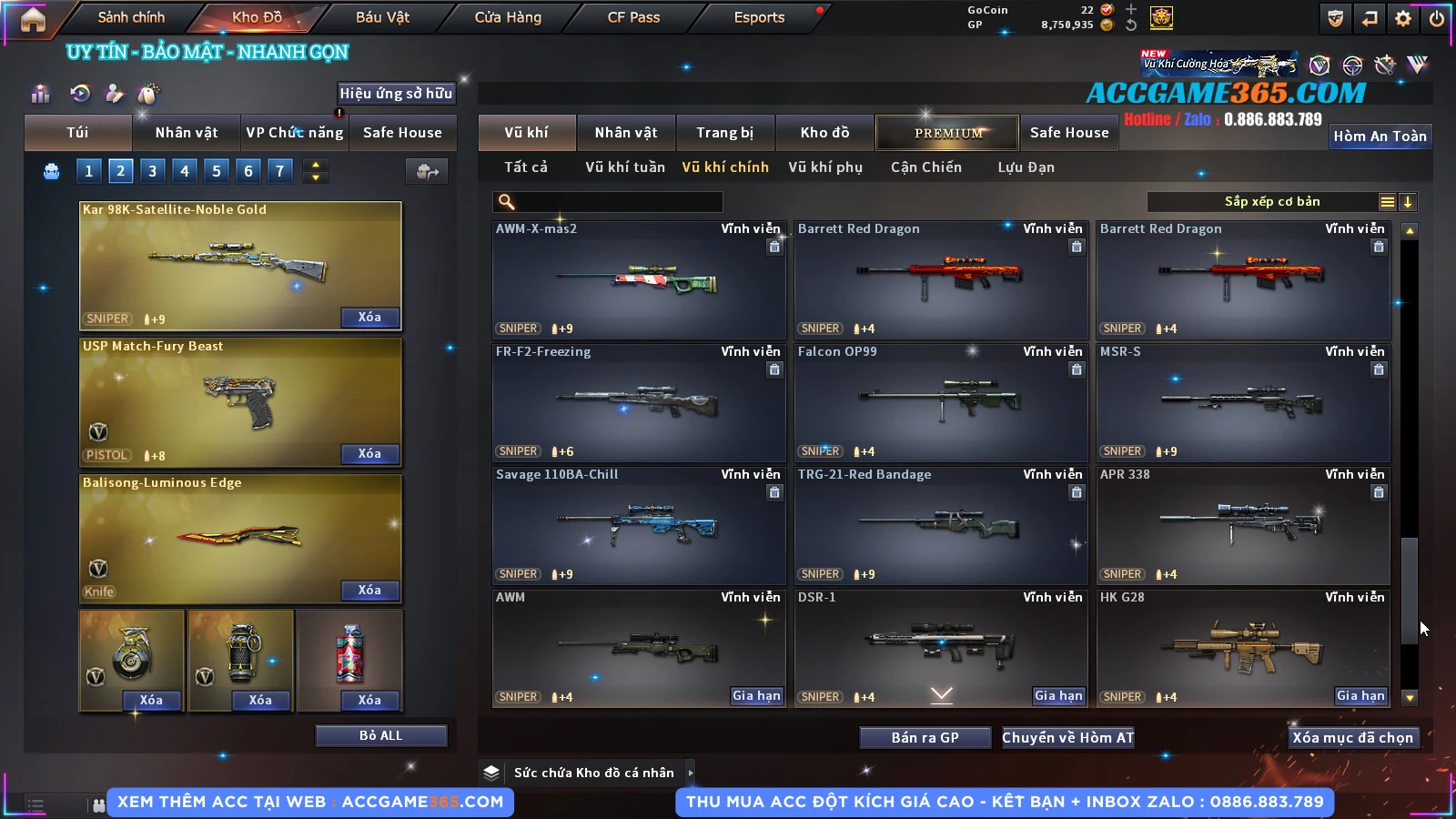The image size is (1456, 819).
Task: Open the CF Pass menu
Action: point(633,17)
